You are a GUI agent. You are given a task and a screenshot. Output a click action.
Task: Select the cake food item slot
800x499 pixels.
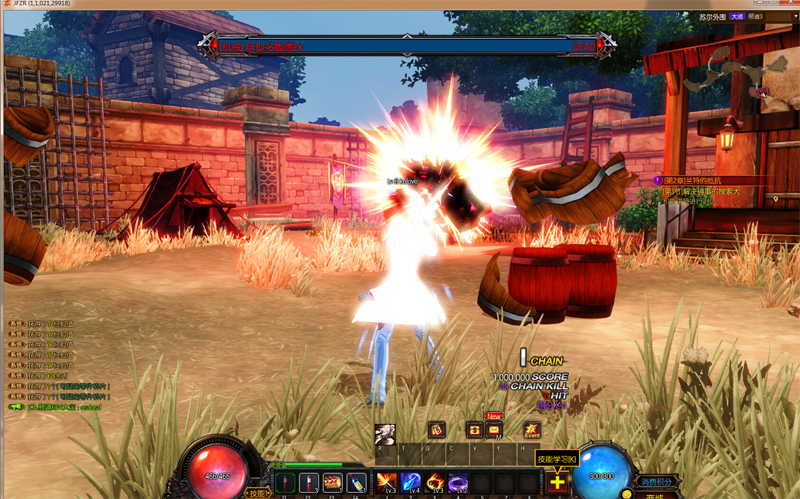pos(331,483)
